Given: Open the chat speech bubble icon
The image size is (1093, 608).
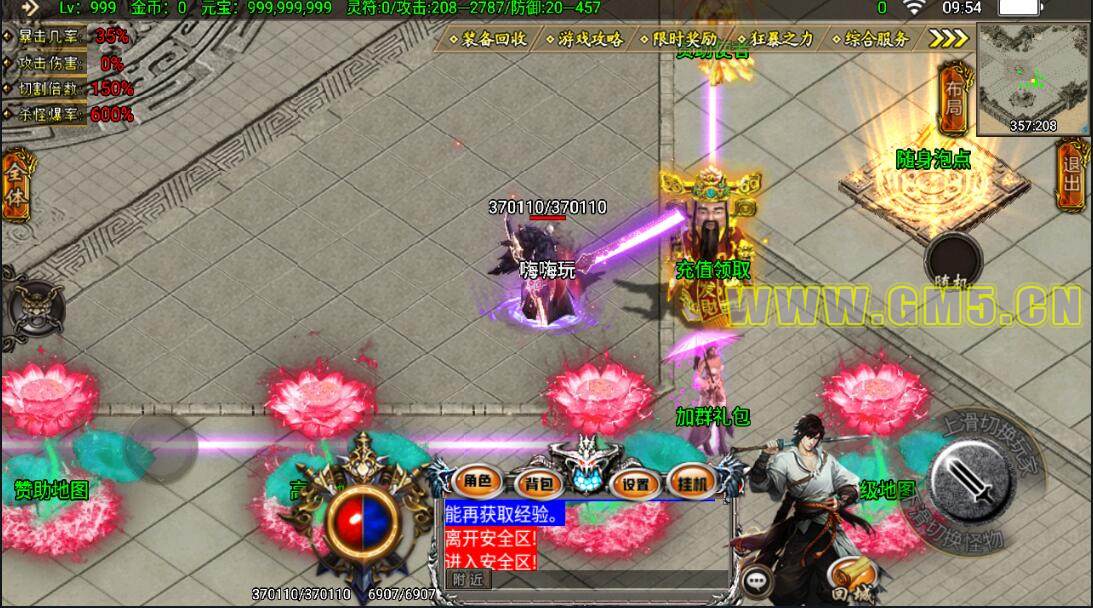Looking at the screenshot, I should tap(758, 579).
